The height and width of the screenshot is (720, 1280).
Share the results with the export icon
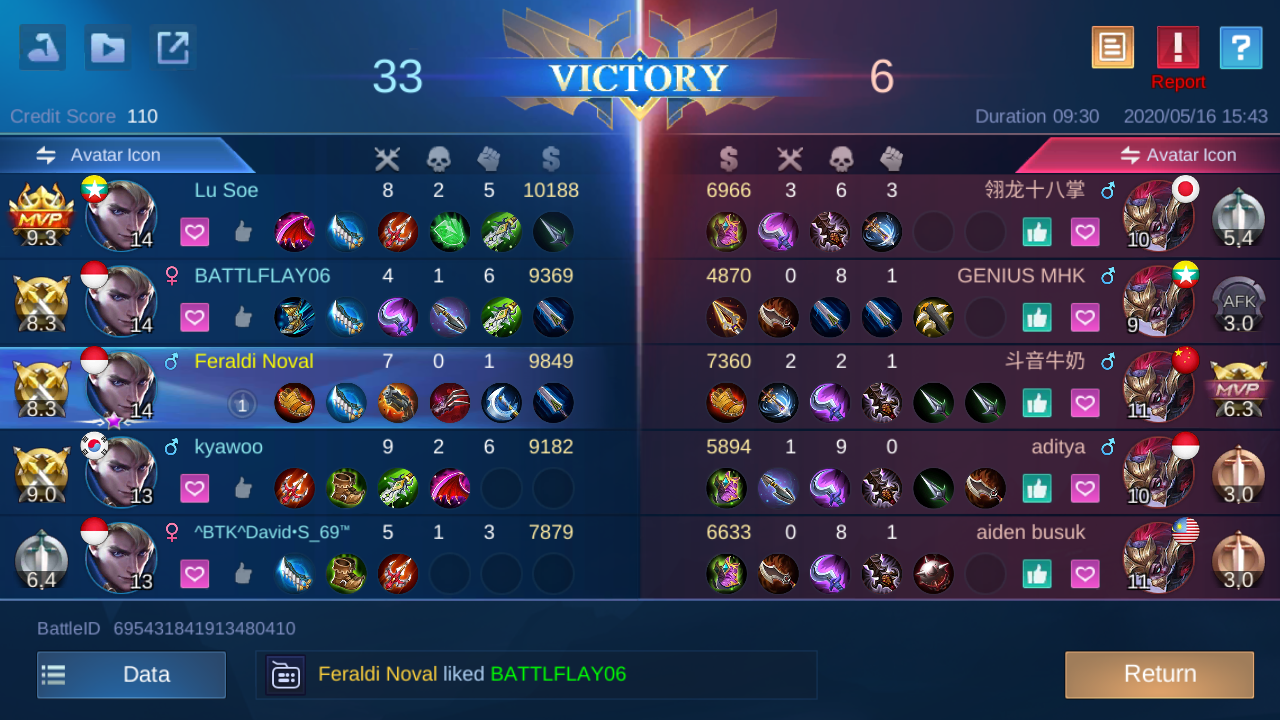pyautogui.click(x=173, y=48)
